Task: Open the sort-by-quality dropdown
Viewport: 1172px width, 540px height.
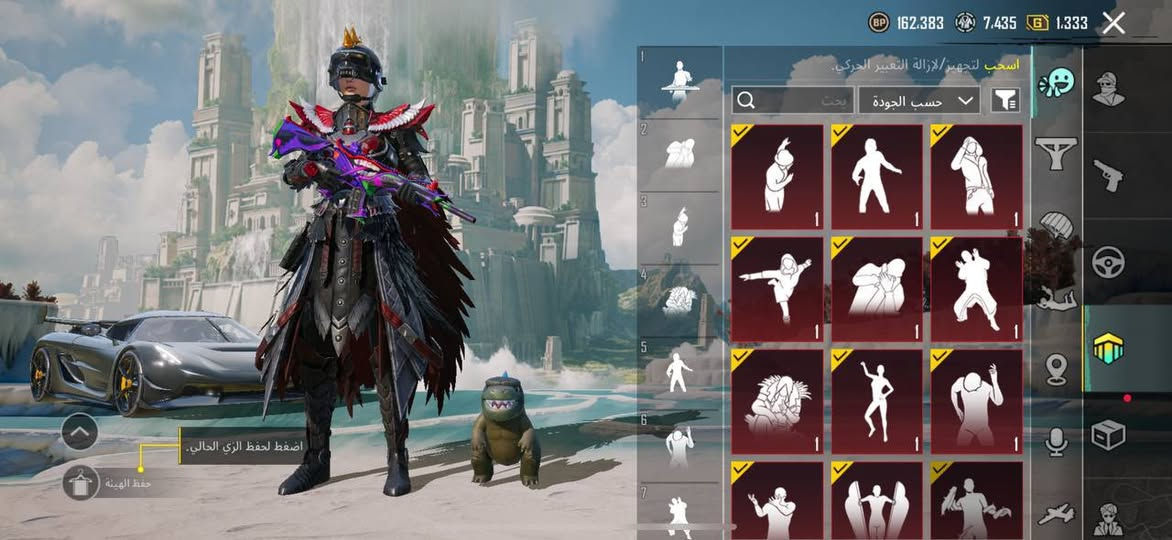Action: pyautogui.click(x=918, y=99)
